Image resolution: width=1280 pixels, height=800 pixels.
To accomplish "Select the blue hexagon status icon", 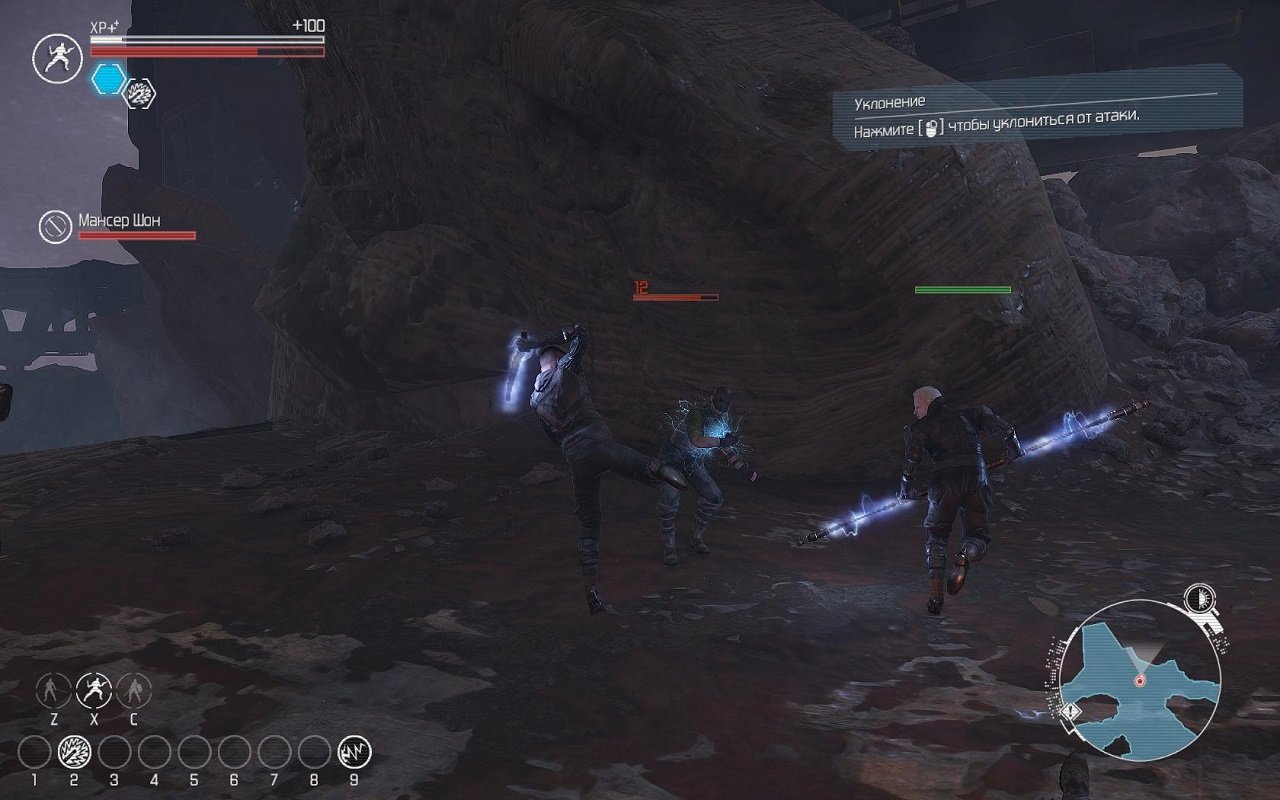I will [x=108, y=79].
